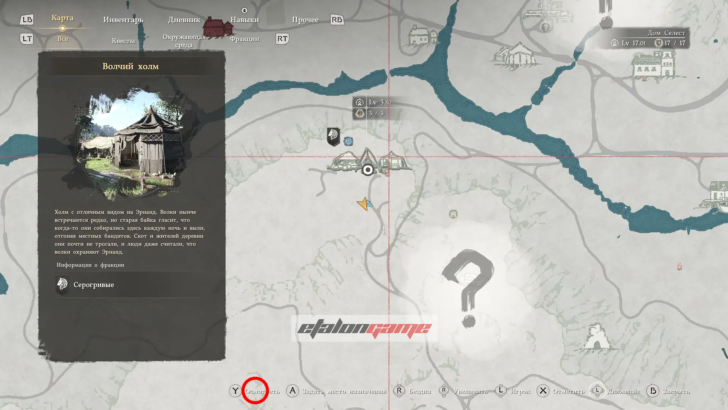The width and height of the screenshot is (728, 410).
Task: Show only Квесты on the map
Action: coord(123,40)
